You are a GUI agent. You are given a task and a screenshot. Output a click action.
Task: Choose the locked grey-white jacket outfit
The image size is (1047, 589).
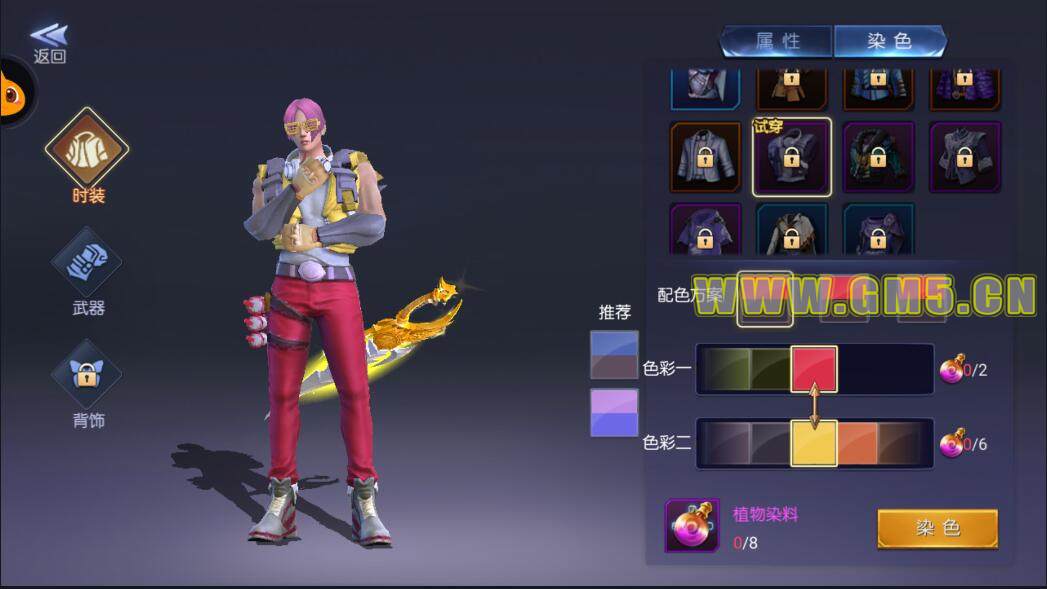click(705, 157)
